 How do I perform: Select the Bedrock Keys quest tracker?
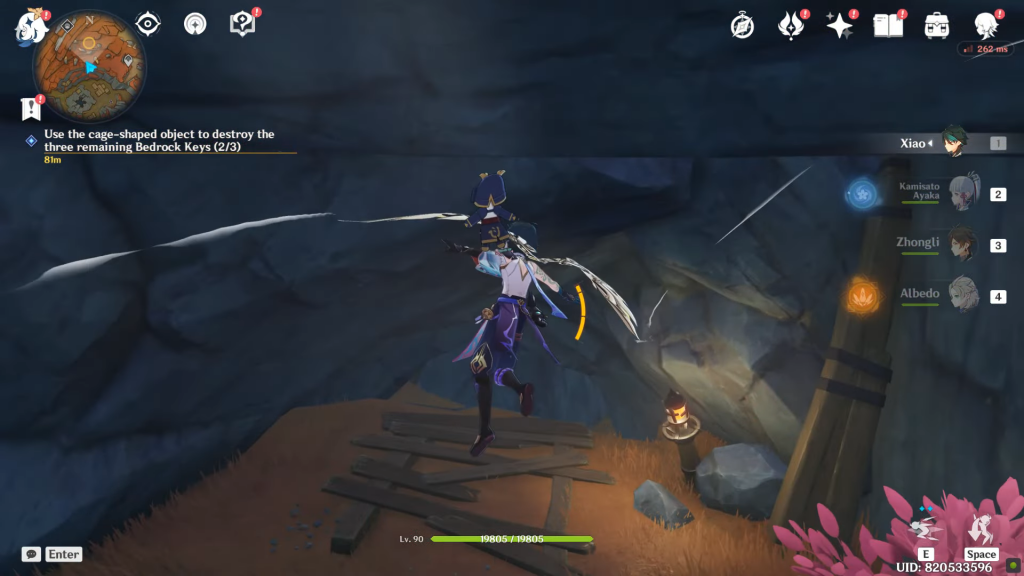point(160,140)
